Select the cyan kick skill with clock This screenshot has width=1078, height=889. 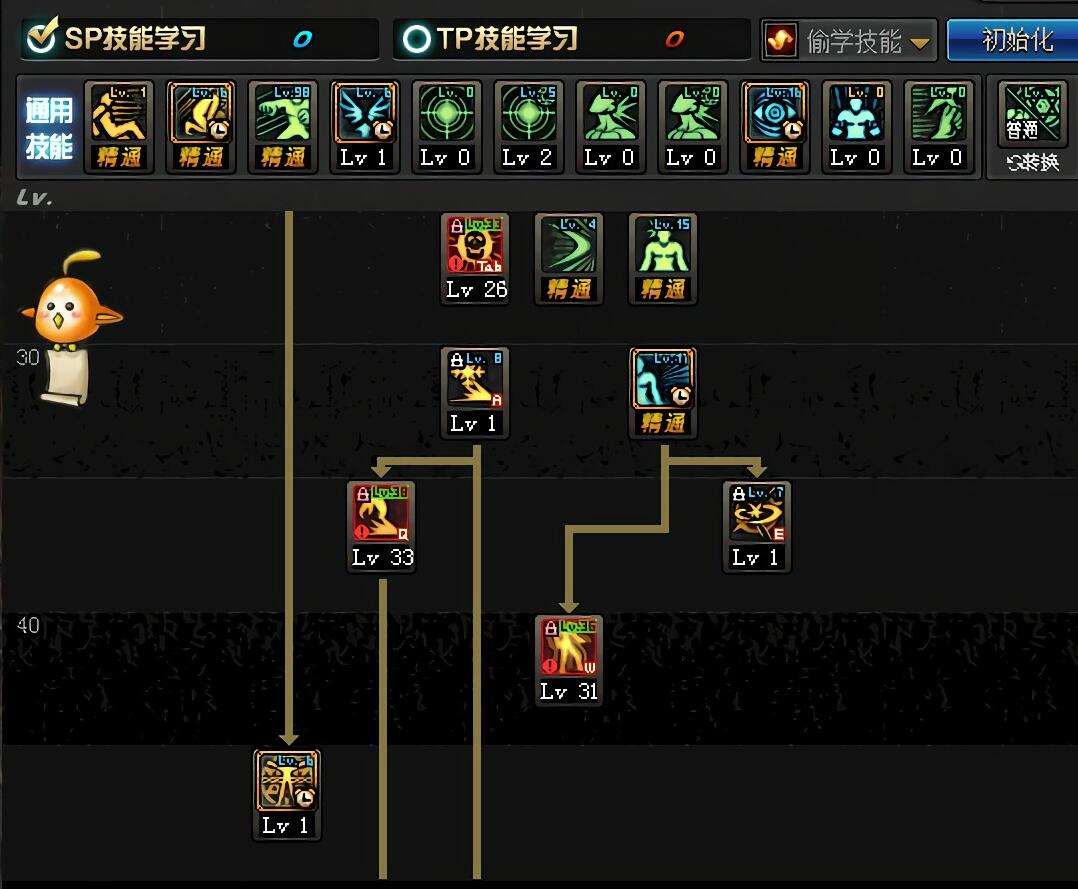coord(663,381)
